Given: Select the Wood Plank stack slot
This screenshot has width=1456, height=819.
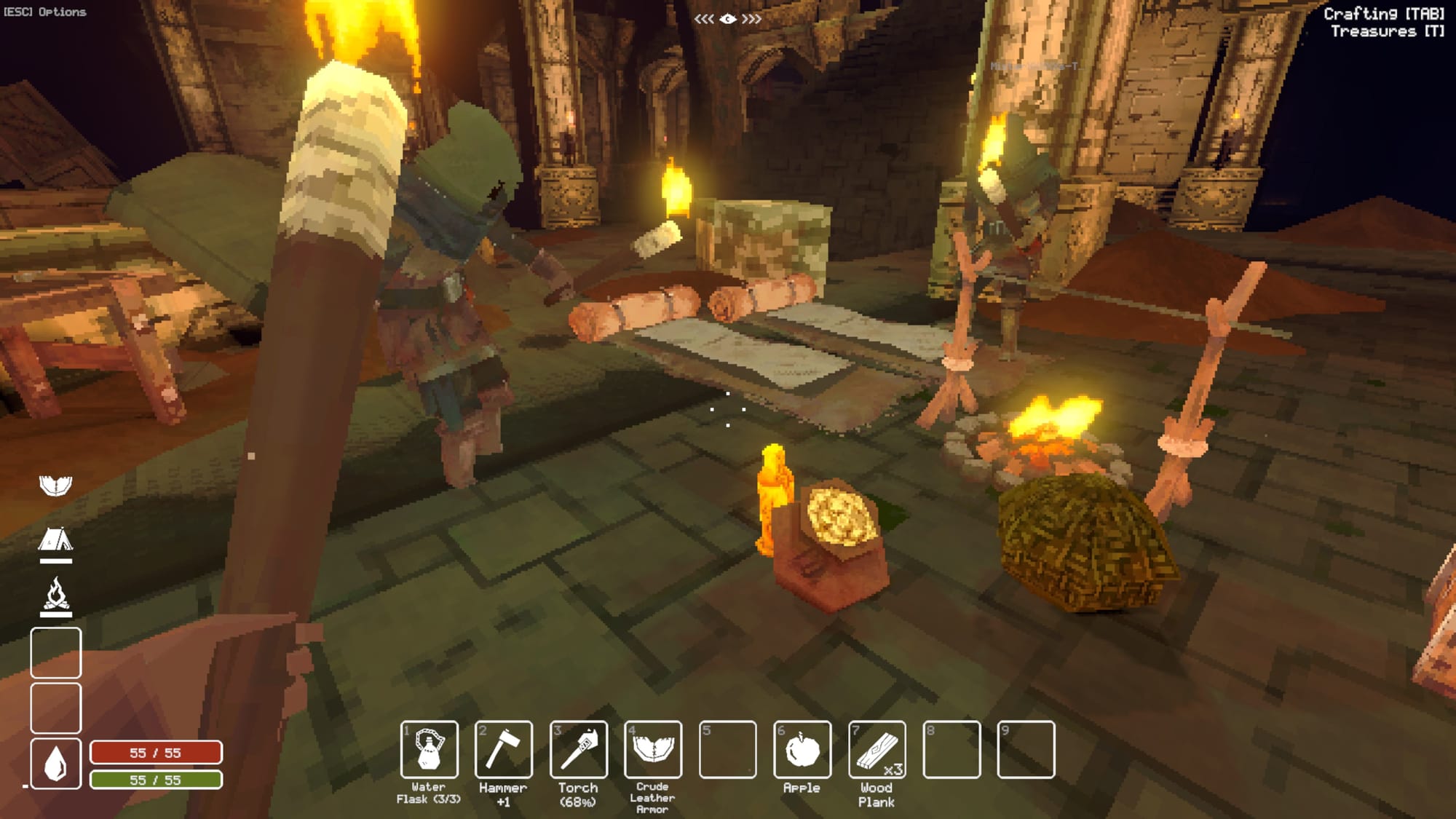Looking at the screenshot, I should [877, 749].
